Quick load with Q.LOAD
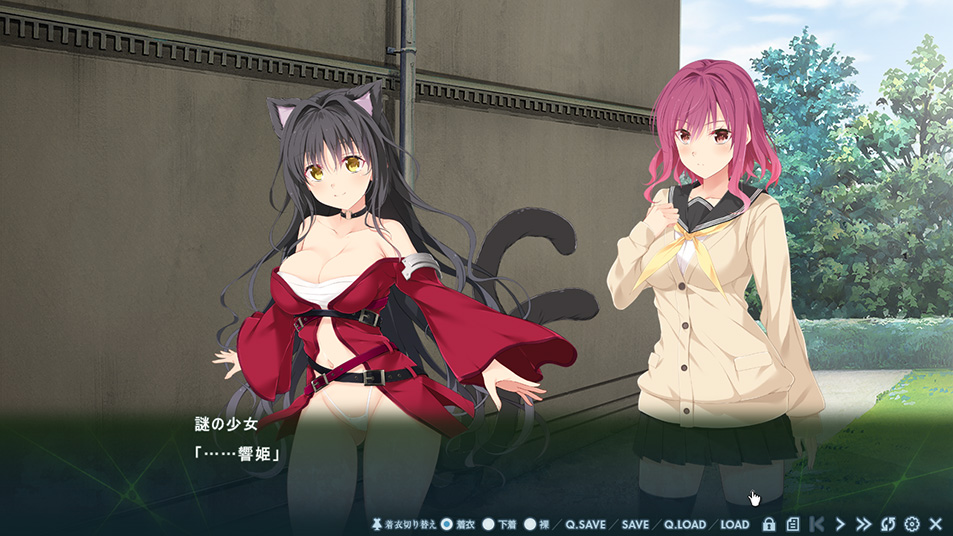Screen dimensions: 953x536 tap(684, 524)
